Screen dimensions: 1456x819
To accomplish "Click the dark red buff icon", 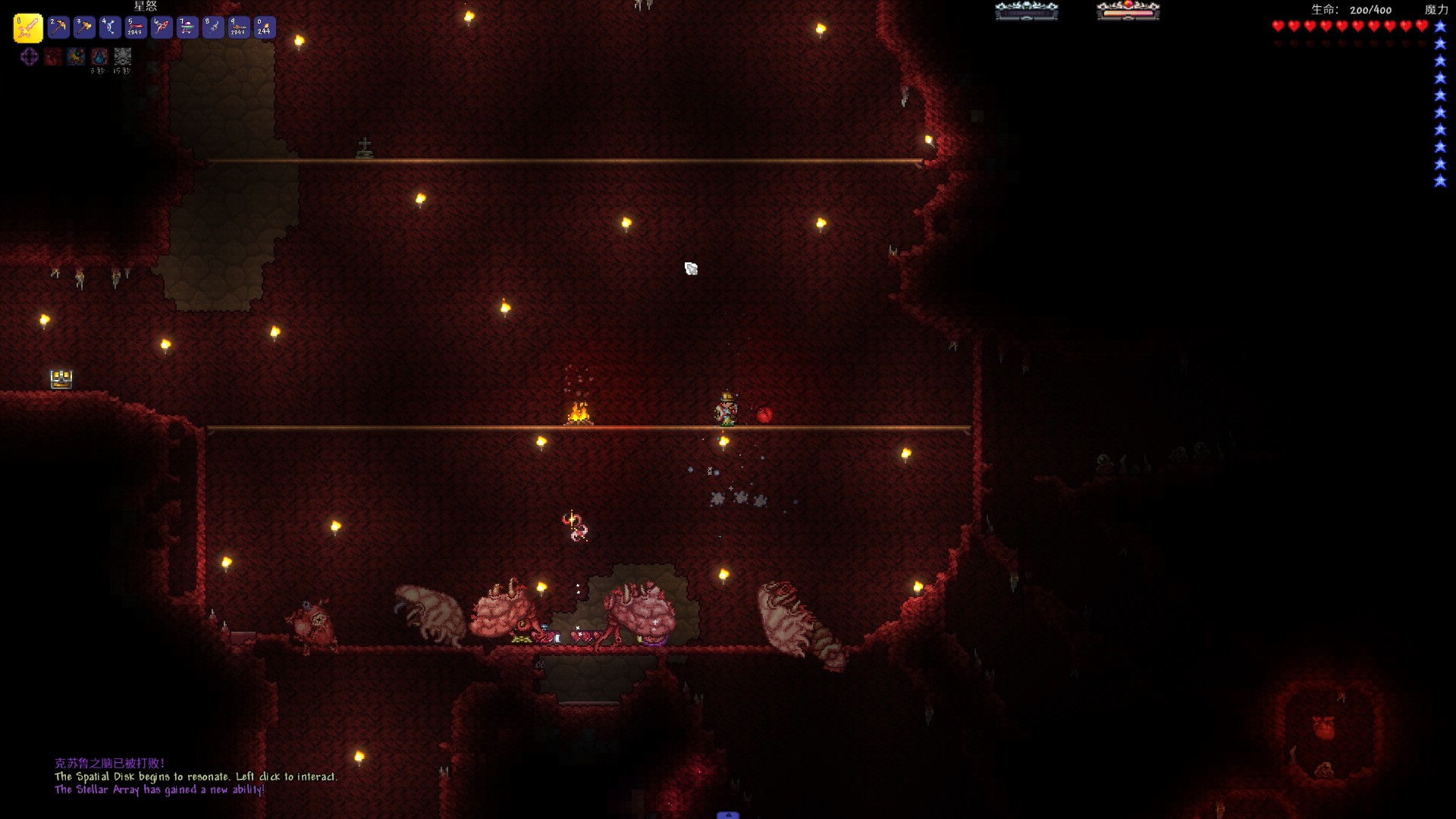I will tap(52, 57).
